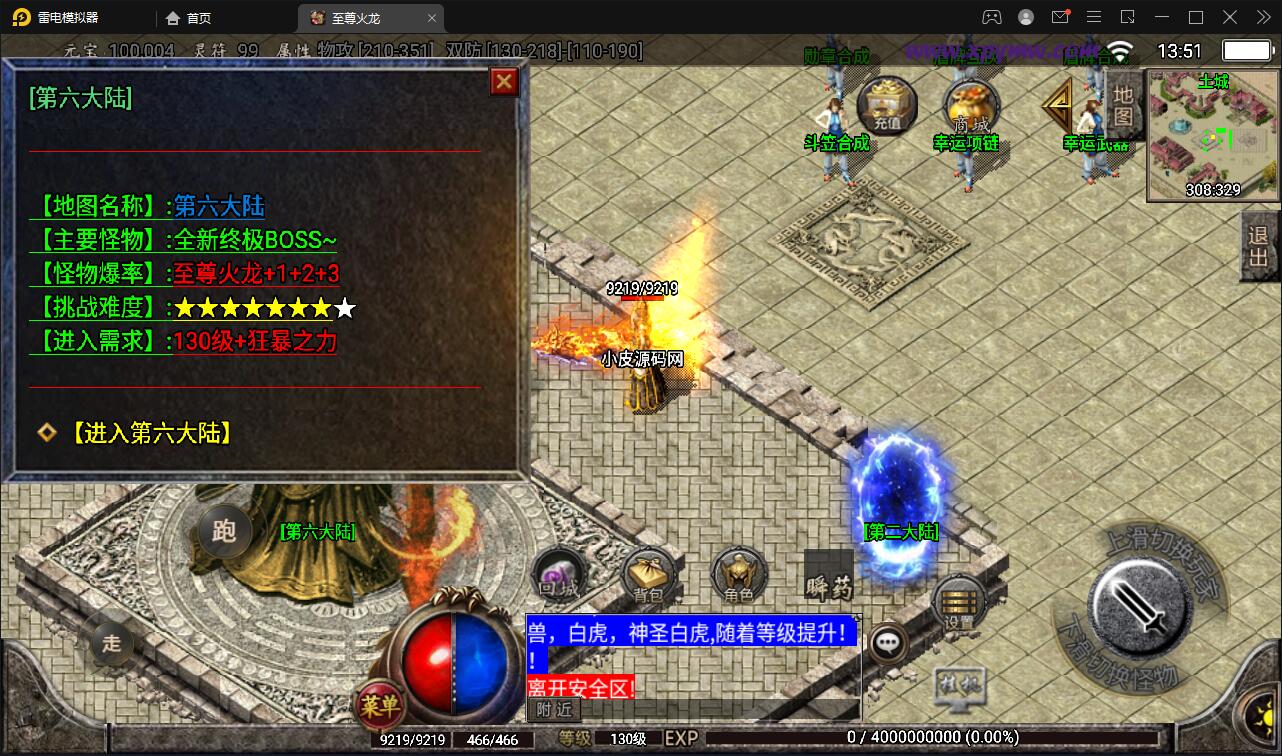Toggle 走 walk movement mode
This screenshot has width=1282, height=756.
point(111,645)
